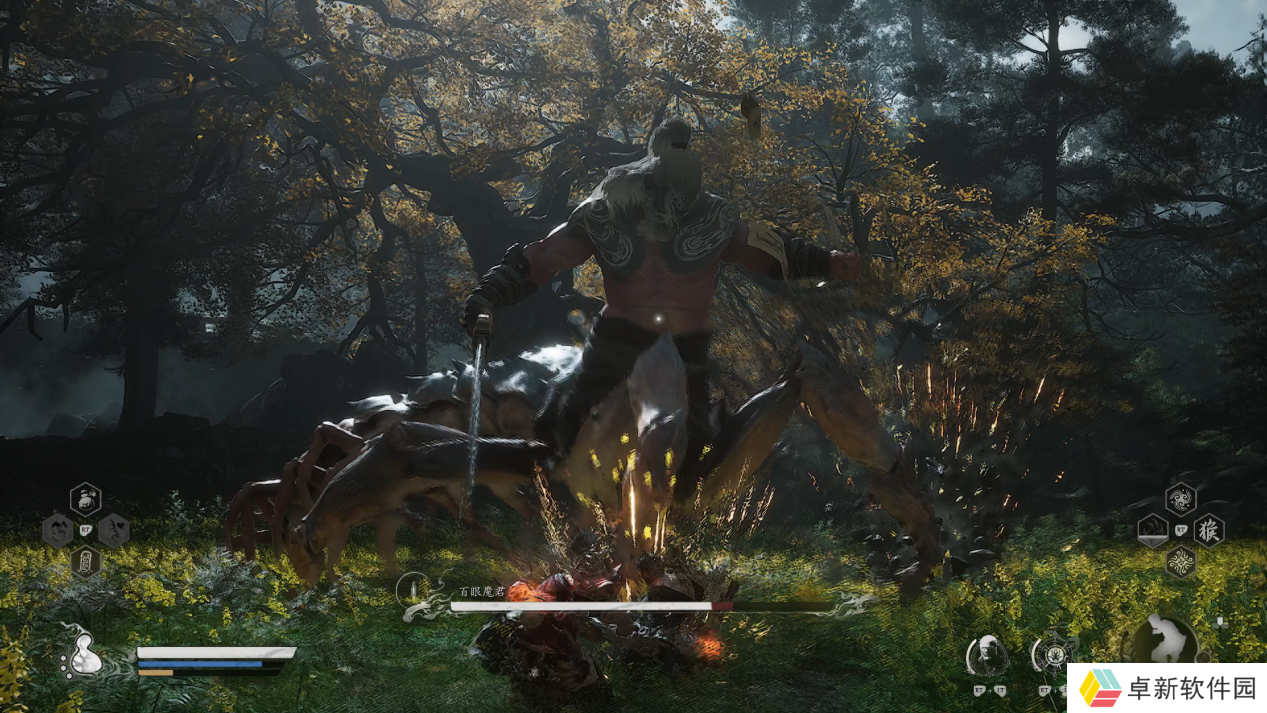Summon the spirit skill head portrait
The height and width of the screenshot is (713, 1267).
(x=987, y=655)
